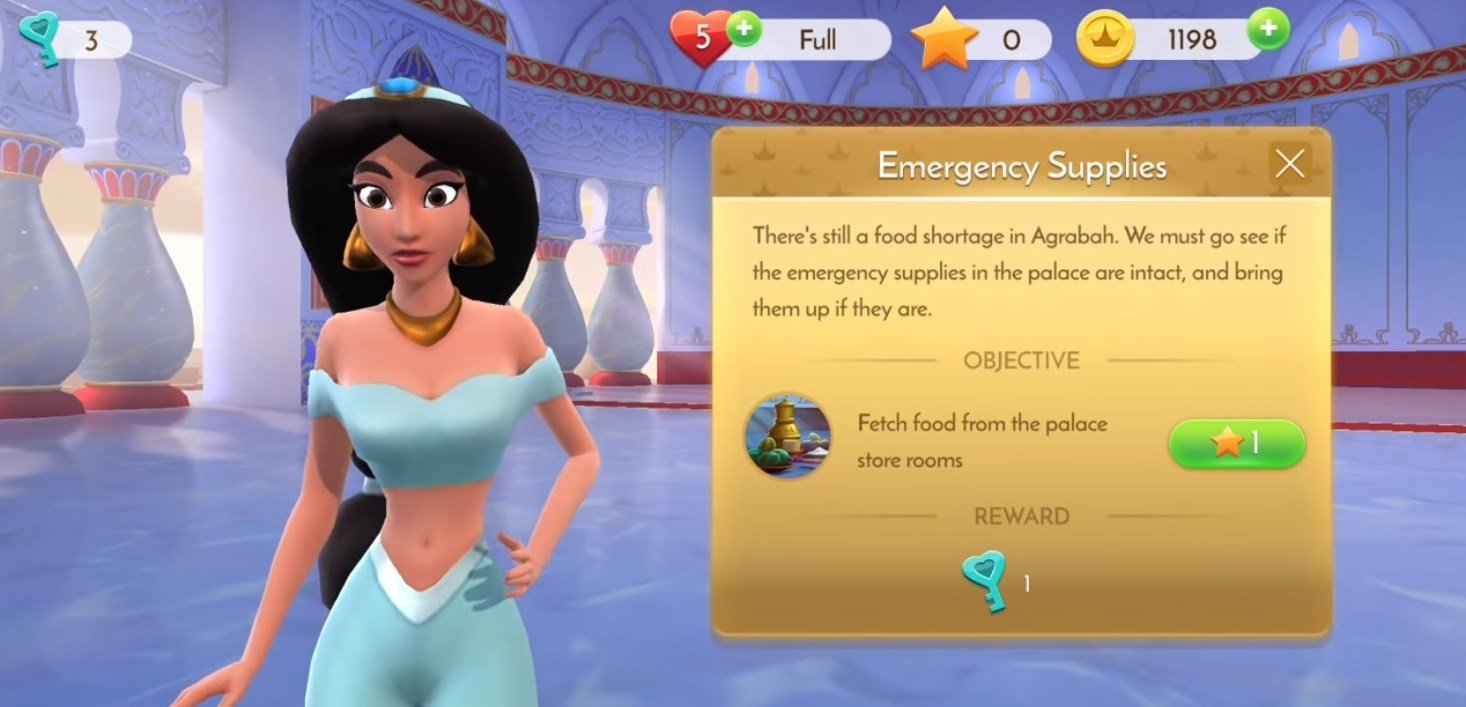The image size is (1466, 707).
Task: Spend one star on the objective
Action: click(1237, 443)
